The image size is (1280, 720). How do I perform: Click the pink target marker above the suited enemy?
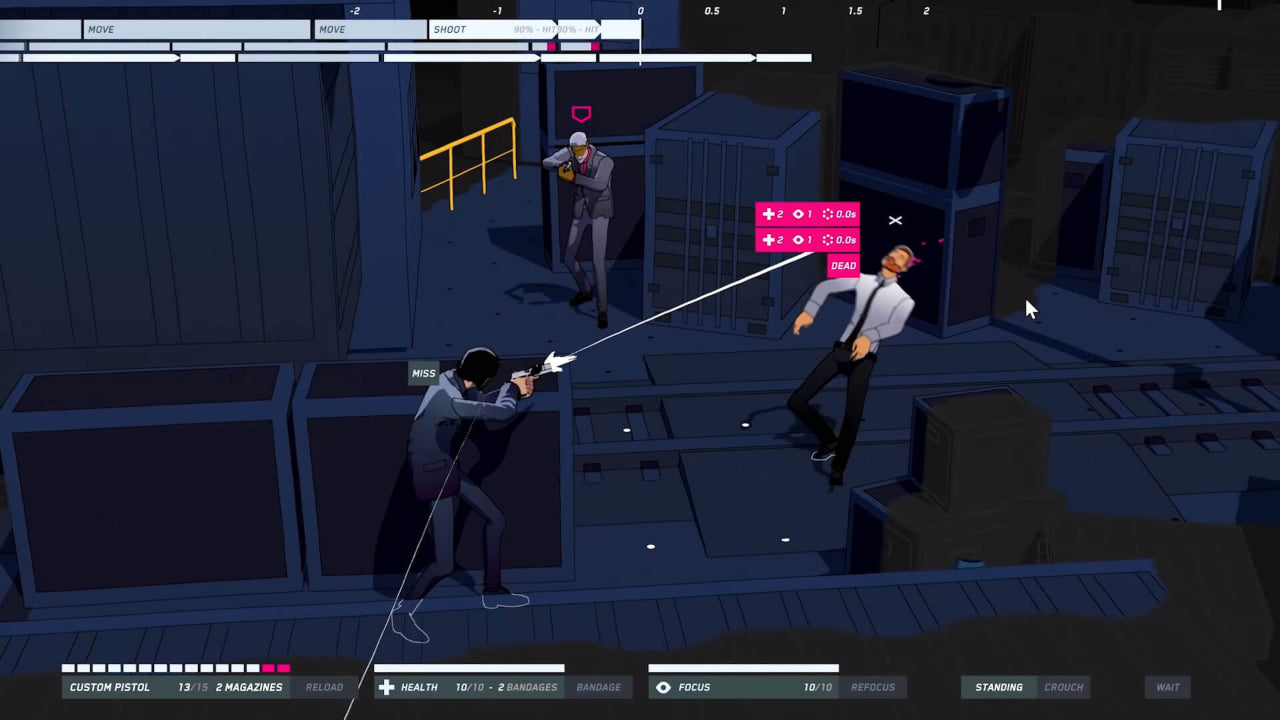tap(581, 114)
